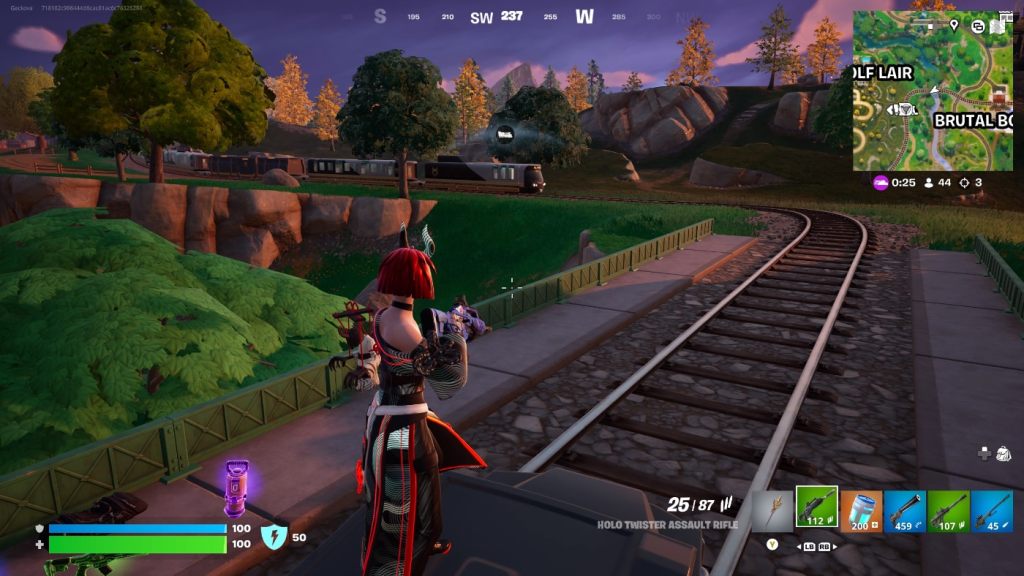This screenshot has width=1024, height=576.
Task: Equip the blue shotgun with 459 ammo
Action: (904, 510)
